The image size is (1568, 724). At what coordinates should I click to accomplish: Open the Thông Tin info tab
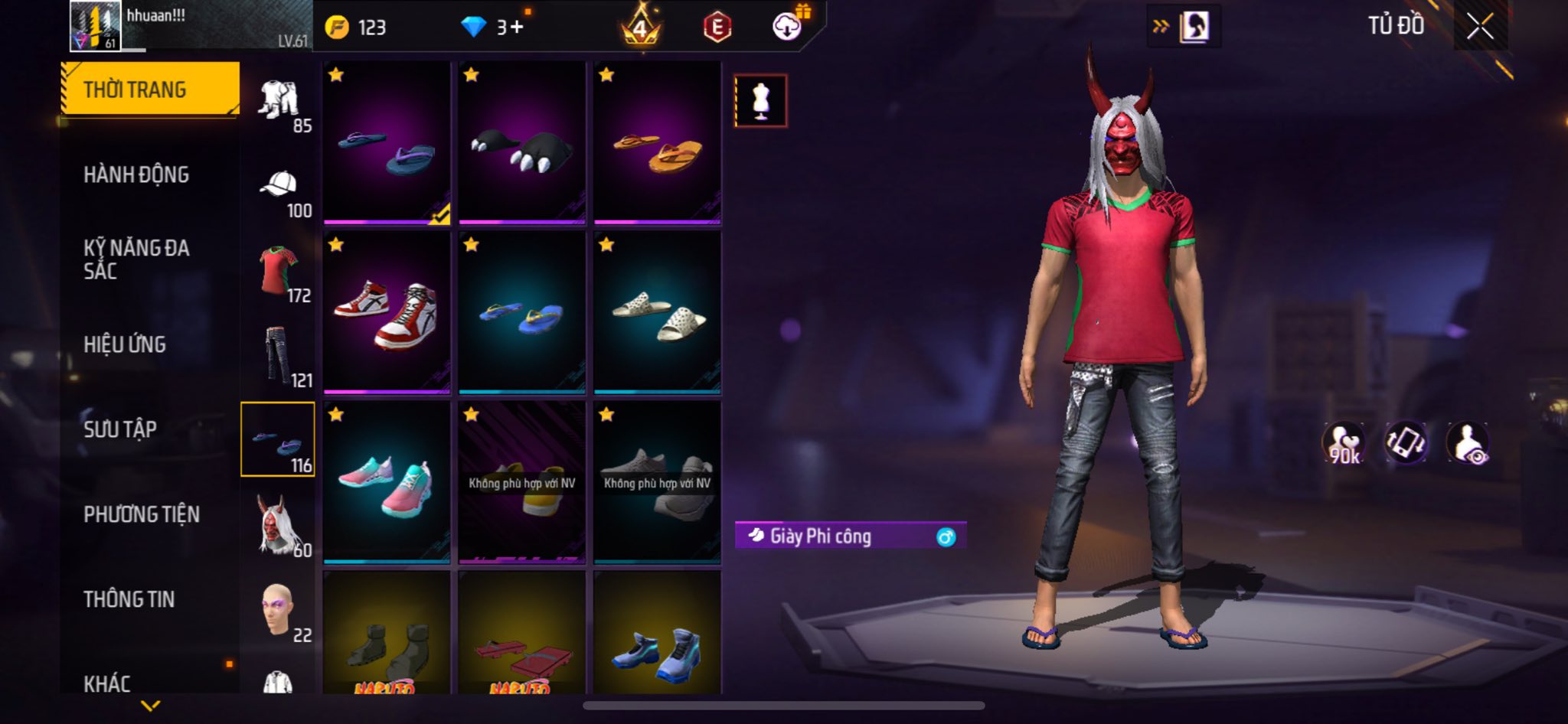point(129,599)
